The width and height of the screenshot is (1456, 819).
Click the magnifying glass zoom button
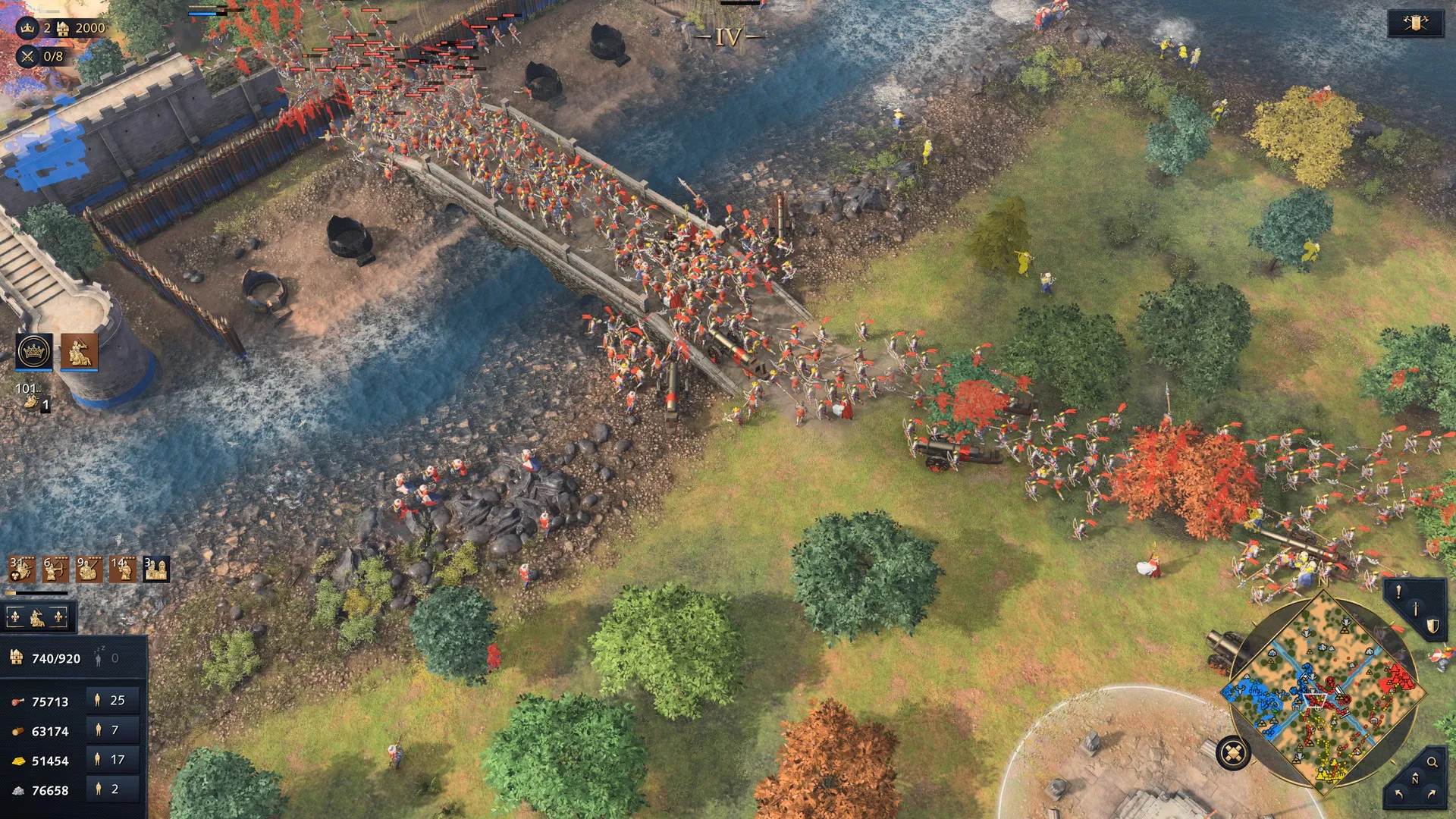tap(1432, 762)
